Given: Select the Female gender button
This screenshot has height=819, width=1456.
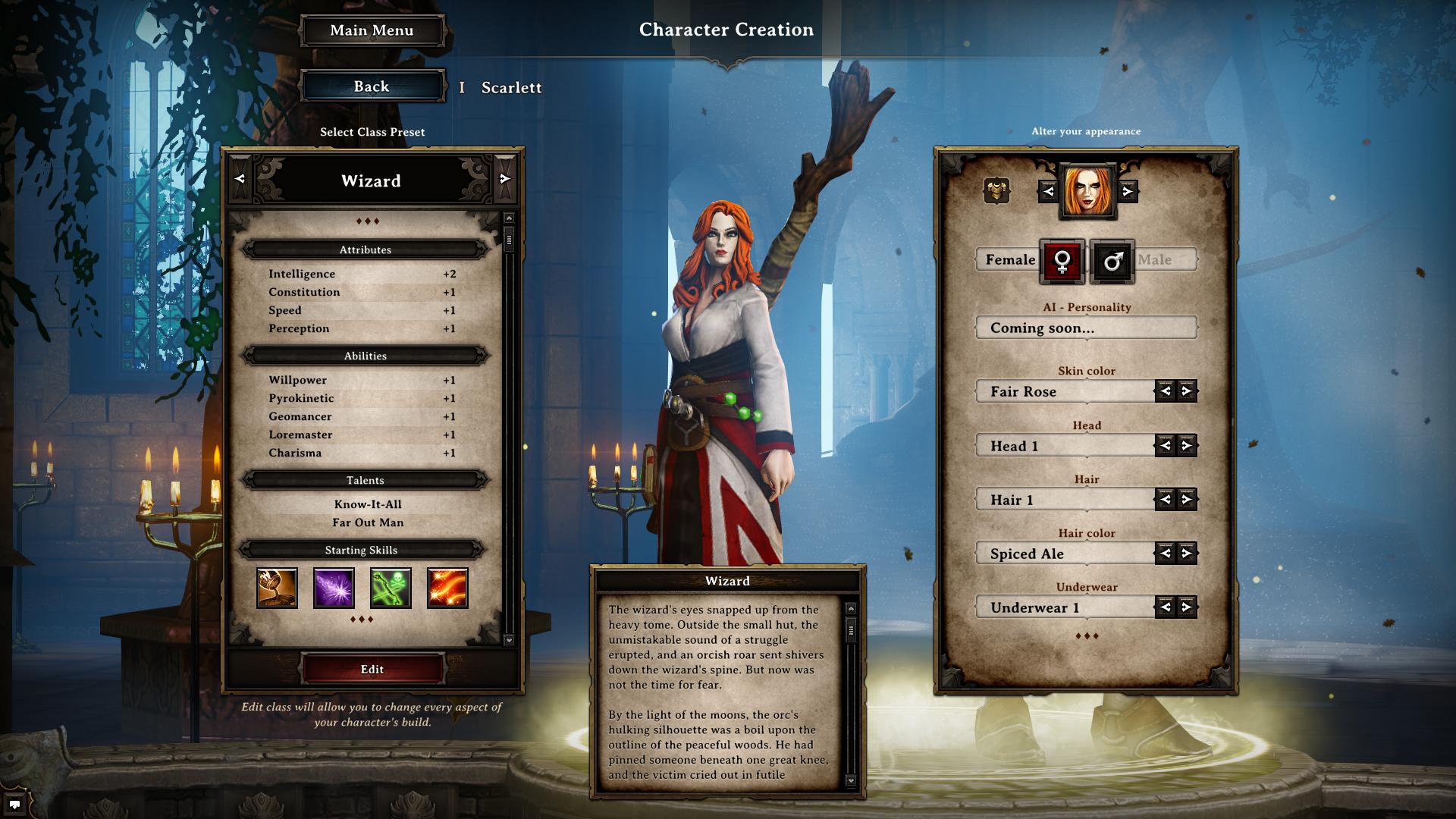Looking at the screenshot, I should 1062,262.
